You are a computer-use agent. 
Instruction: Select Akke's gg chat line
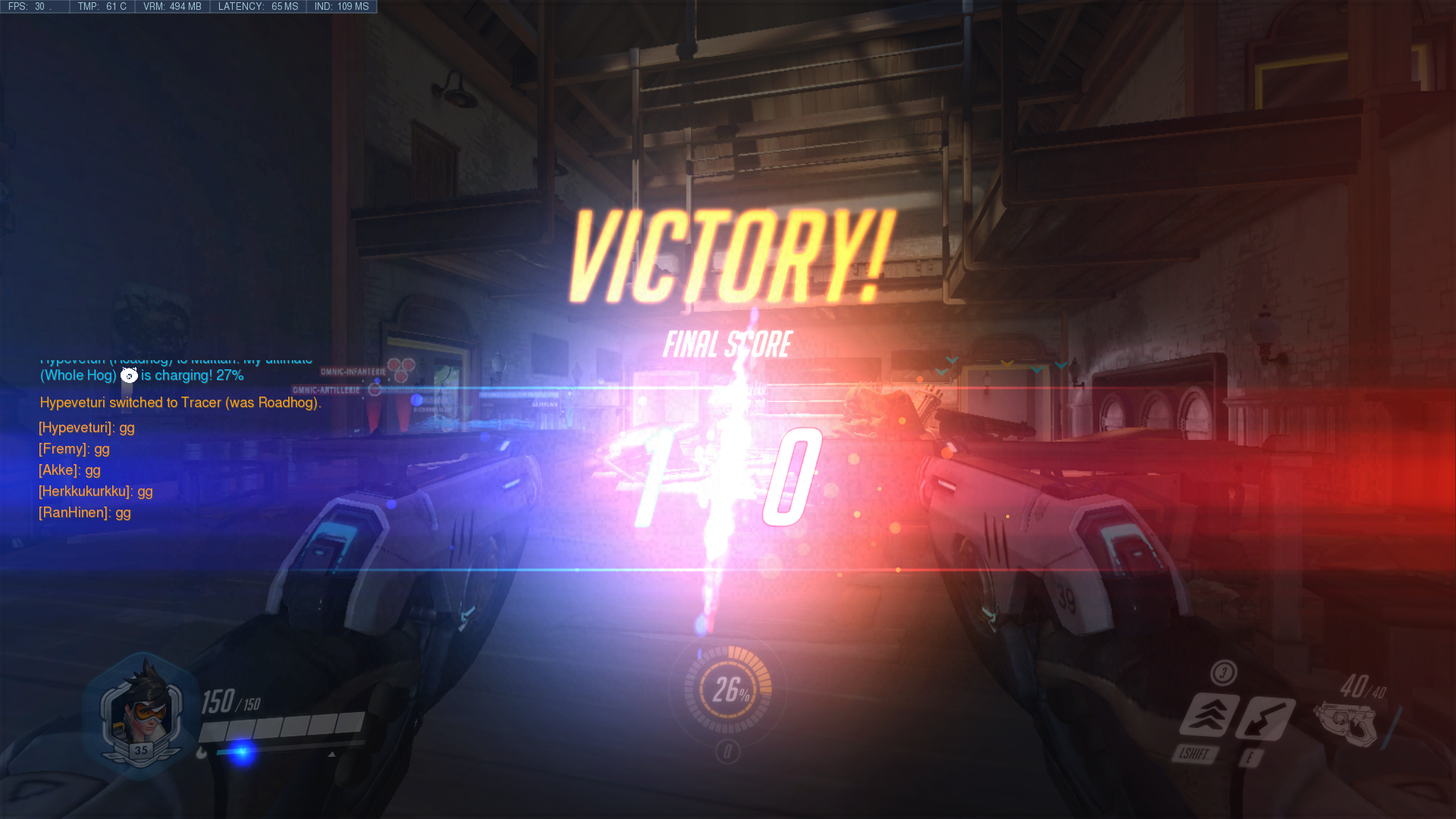pos(70,470)
